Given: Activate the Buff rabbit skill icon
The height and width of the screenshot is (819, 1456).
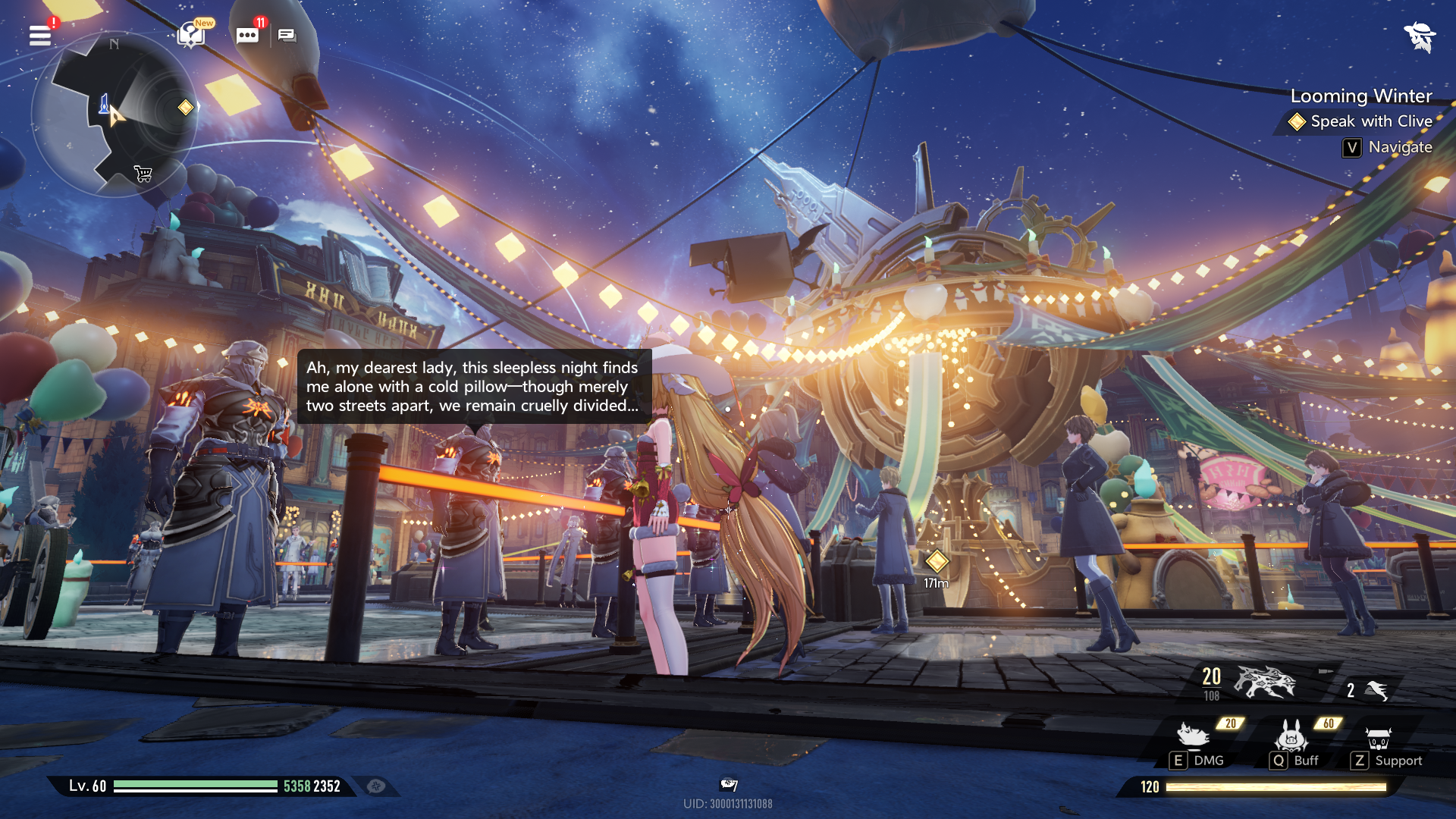Looking at the screenshot, I should pyautogui.click(x=1291, y=735).
